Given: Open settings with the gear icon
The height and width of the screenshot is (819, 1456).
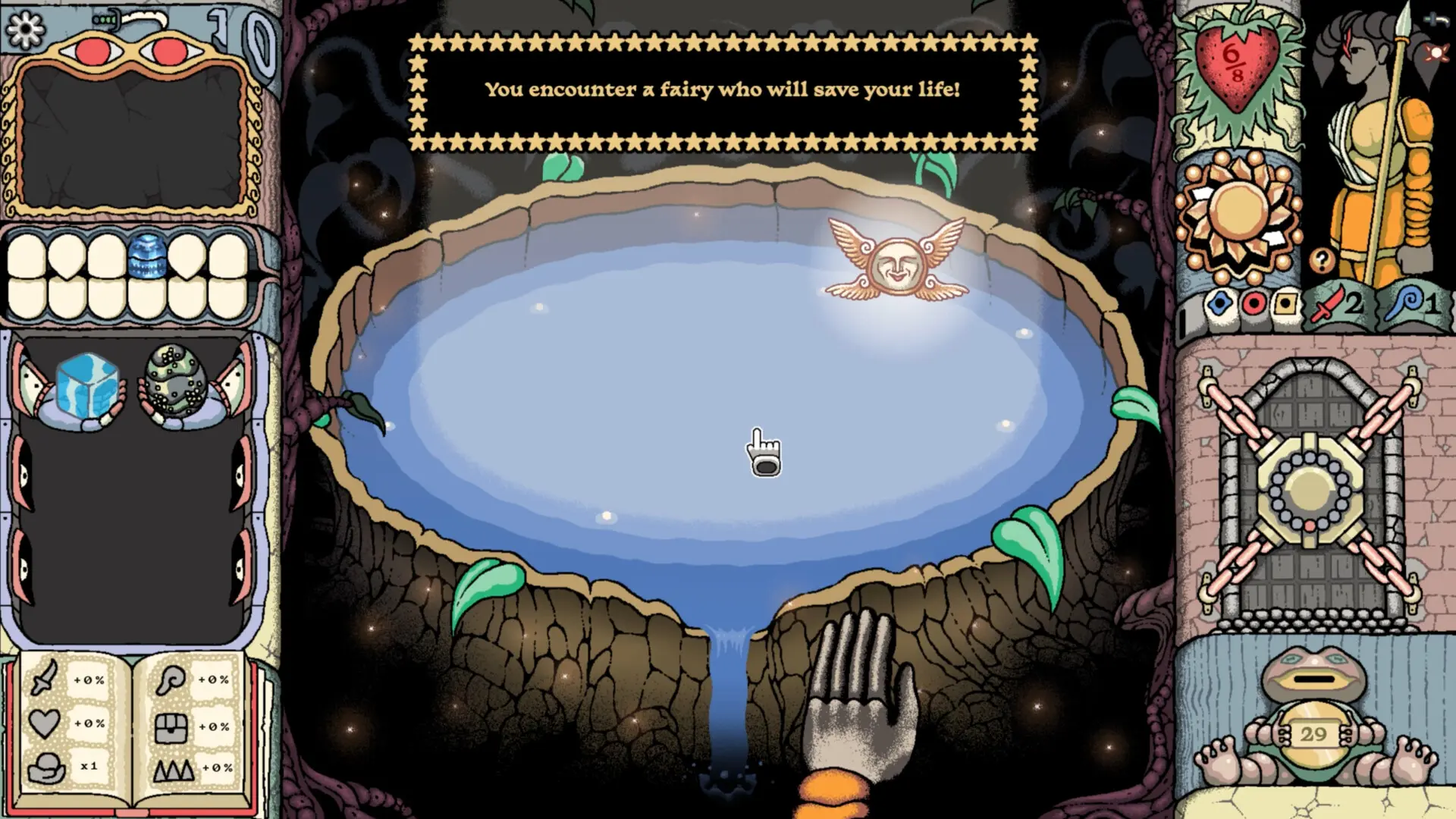Looking at the screenshot, I should click(x=25, y=29).
